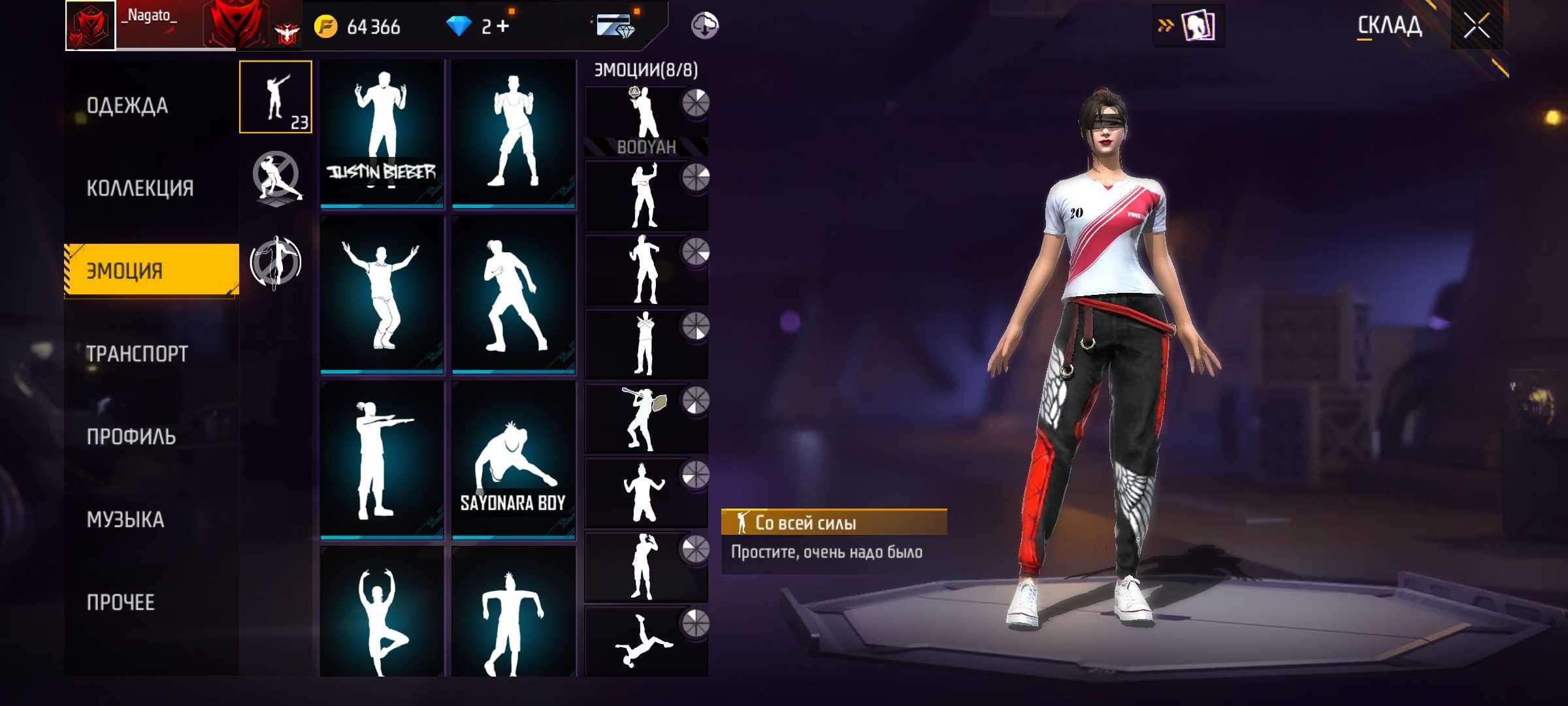Click the upside-down flip emote slot
The image size is (1568, 706).
(645, 641)
